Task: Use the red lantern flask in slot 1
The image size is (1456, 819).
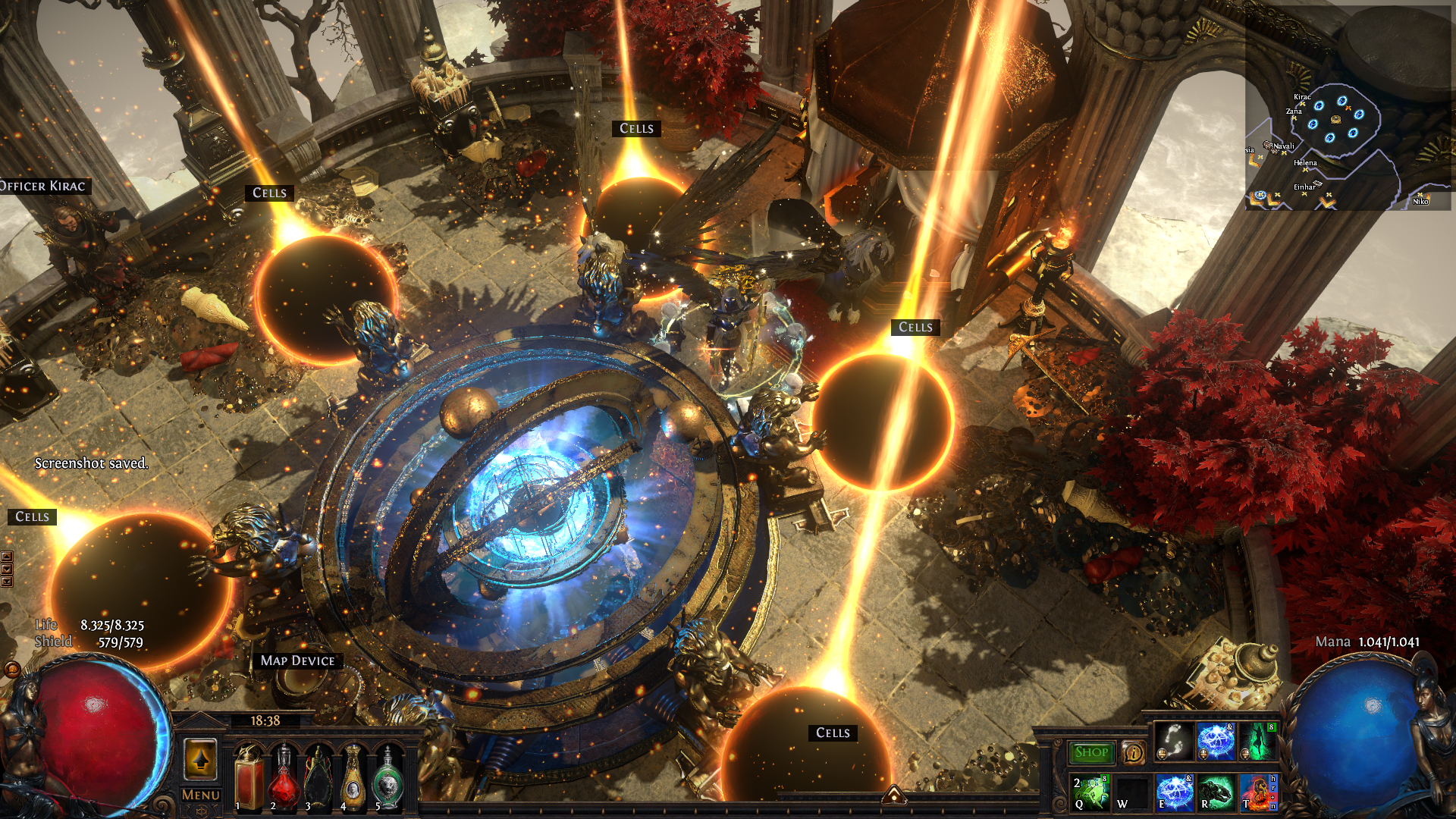Action: (x=249, y=777)
